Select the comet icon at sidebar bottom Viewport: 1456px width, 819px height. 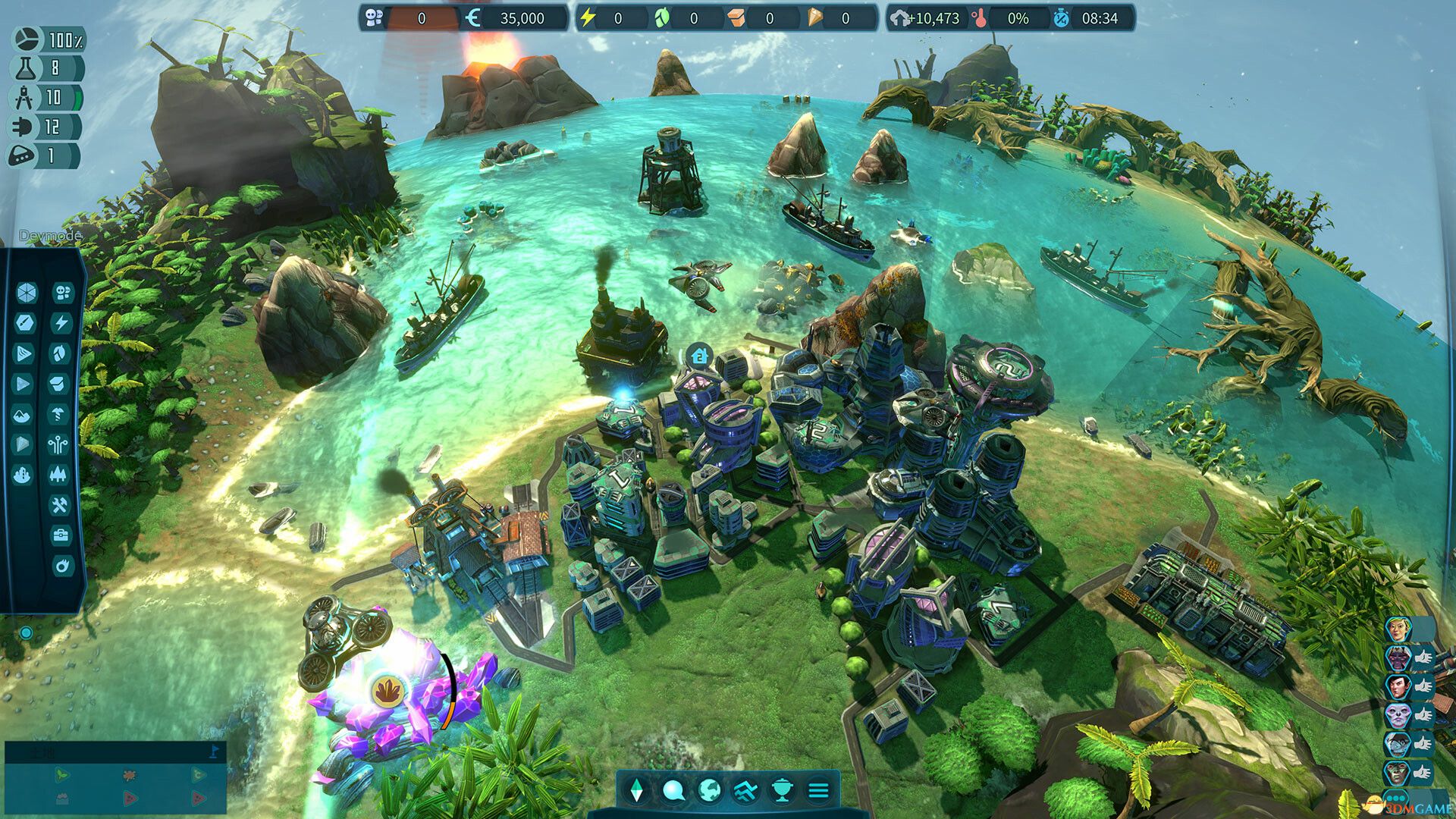(x=61, y=564)
